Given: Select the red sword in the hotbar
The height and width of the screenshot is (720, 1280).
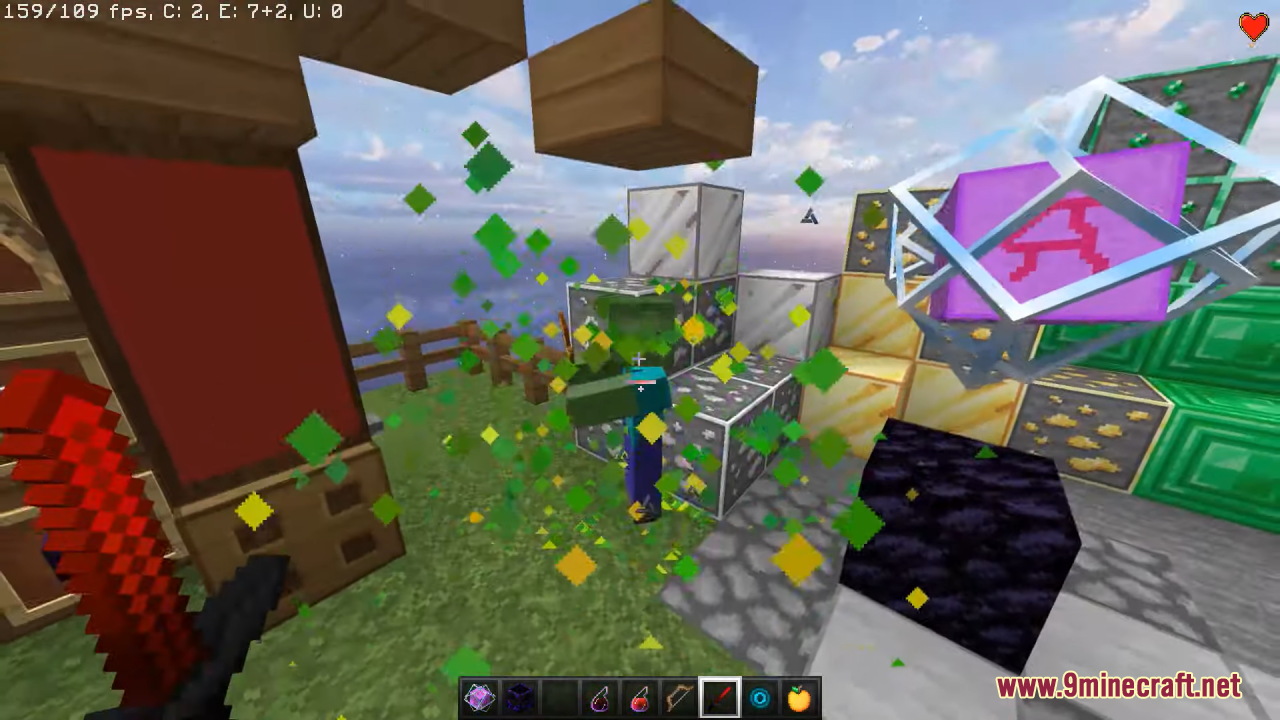Looking at the screenshot, I should coord(720,697).
